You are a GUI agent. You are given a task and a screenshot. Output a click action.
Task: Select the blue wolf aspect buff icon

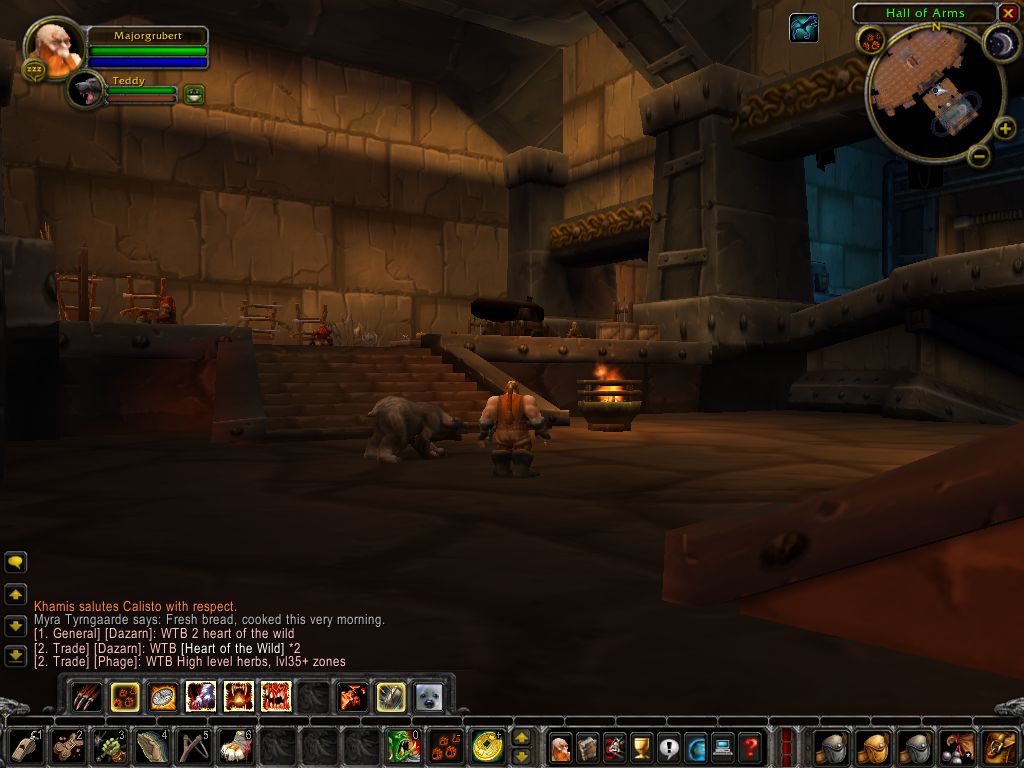(803, 28)
